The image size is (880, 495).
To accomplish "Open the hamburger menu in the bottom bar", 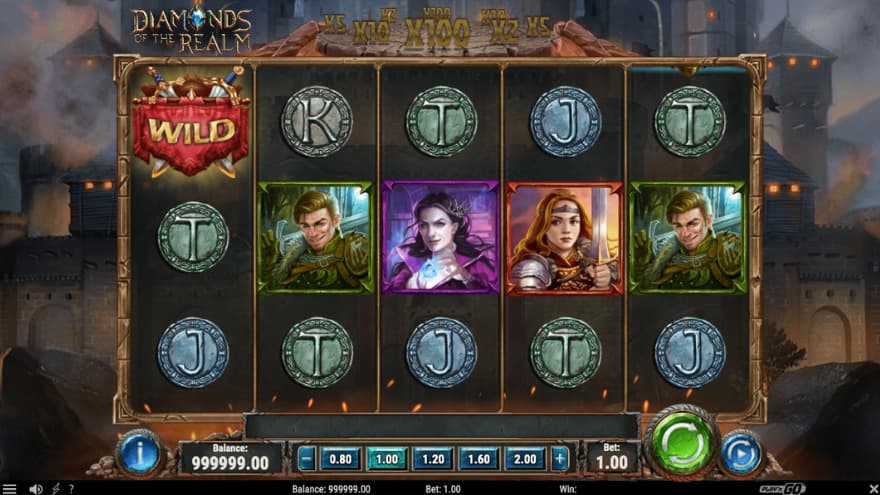I will pos(10,489).
